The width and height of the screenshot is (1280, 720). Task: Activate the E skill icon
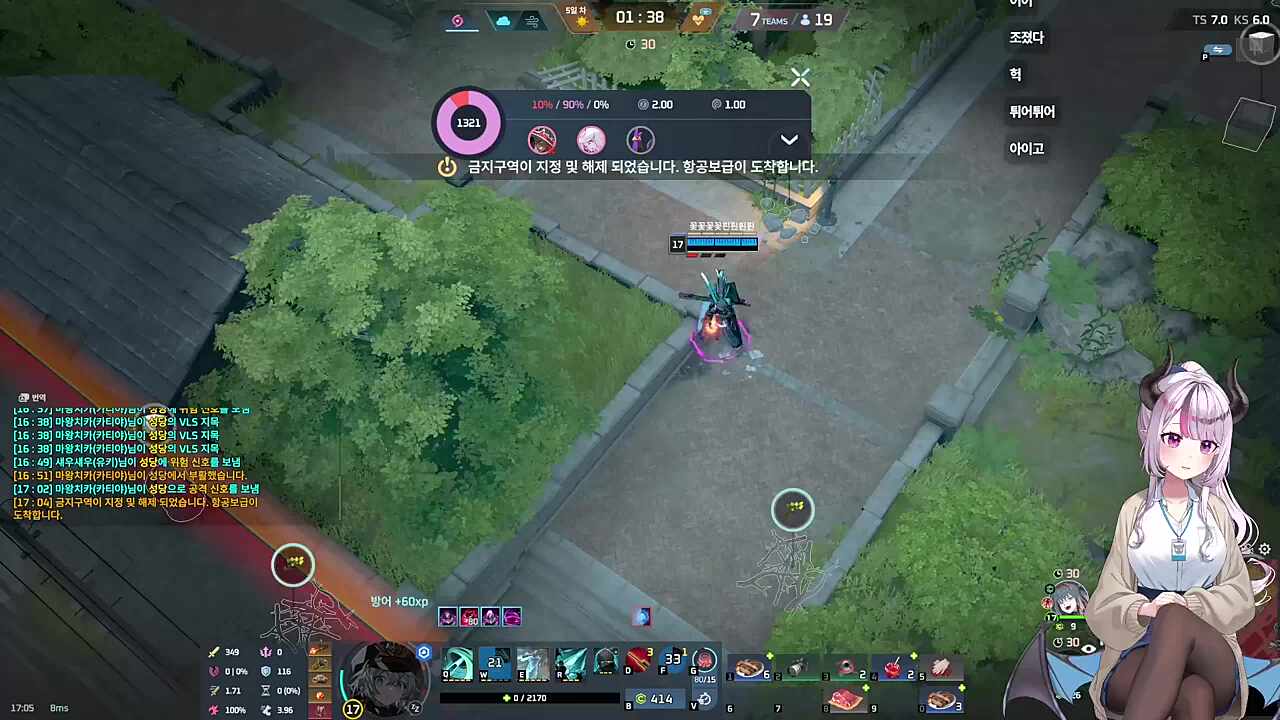coord(531,664)
